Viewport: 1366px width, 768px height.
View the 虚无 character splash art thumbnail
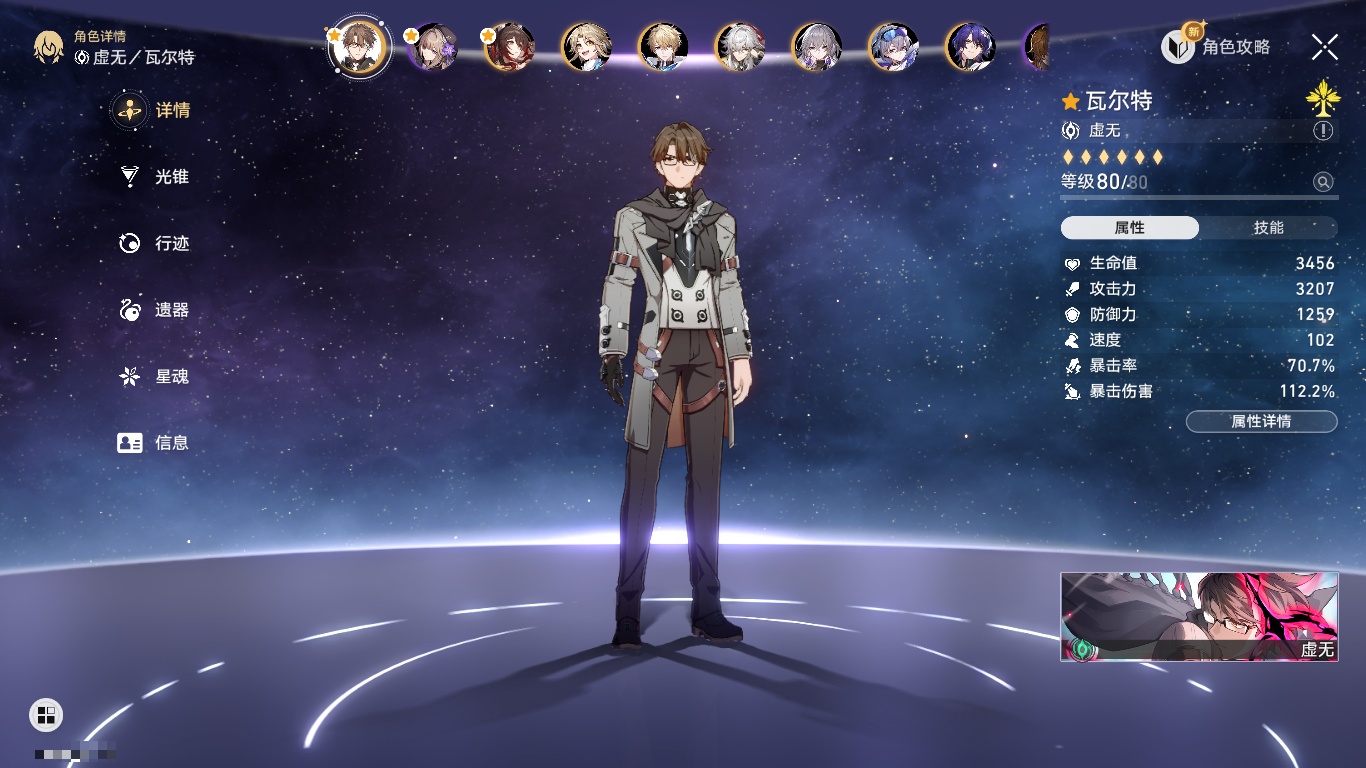coord(1199,616)
